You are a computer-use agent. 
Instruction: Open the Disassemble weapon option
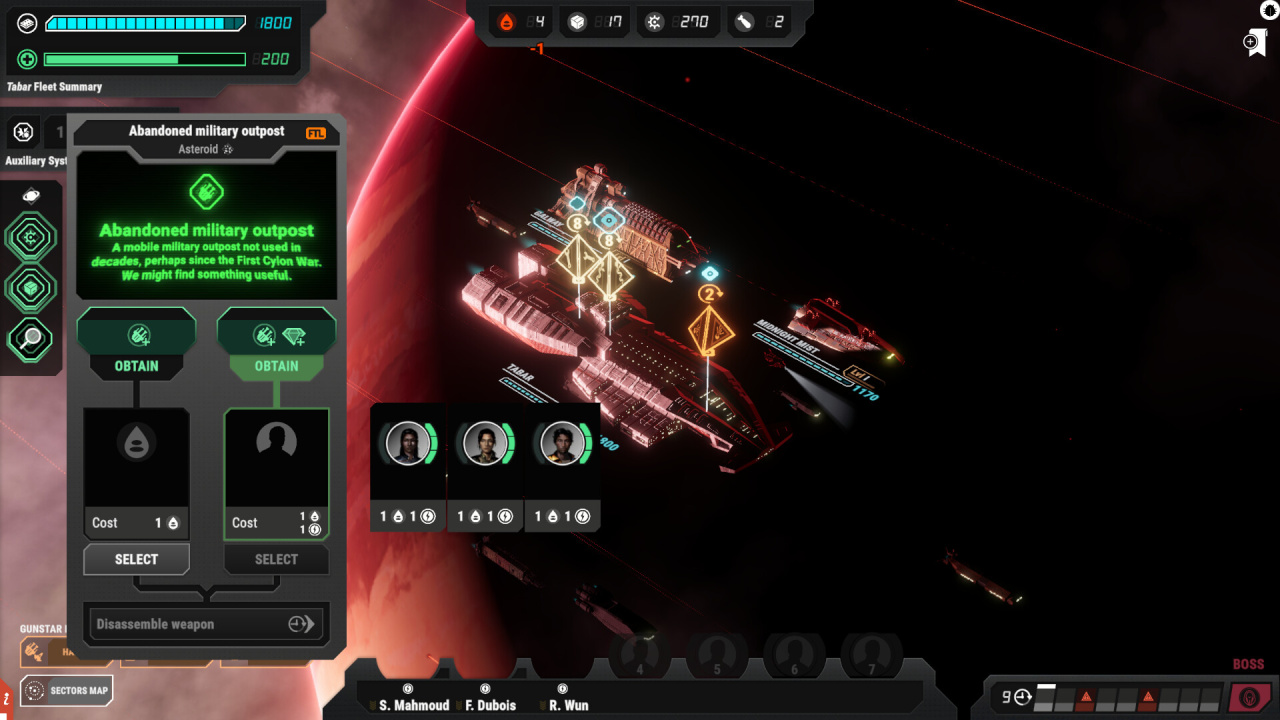pos(205,624)
